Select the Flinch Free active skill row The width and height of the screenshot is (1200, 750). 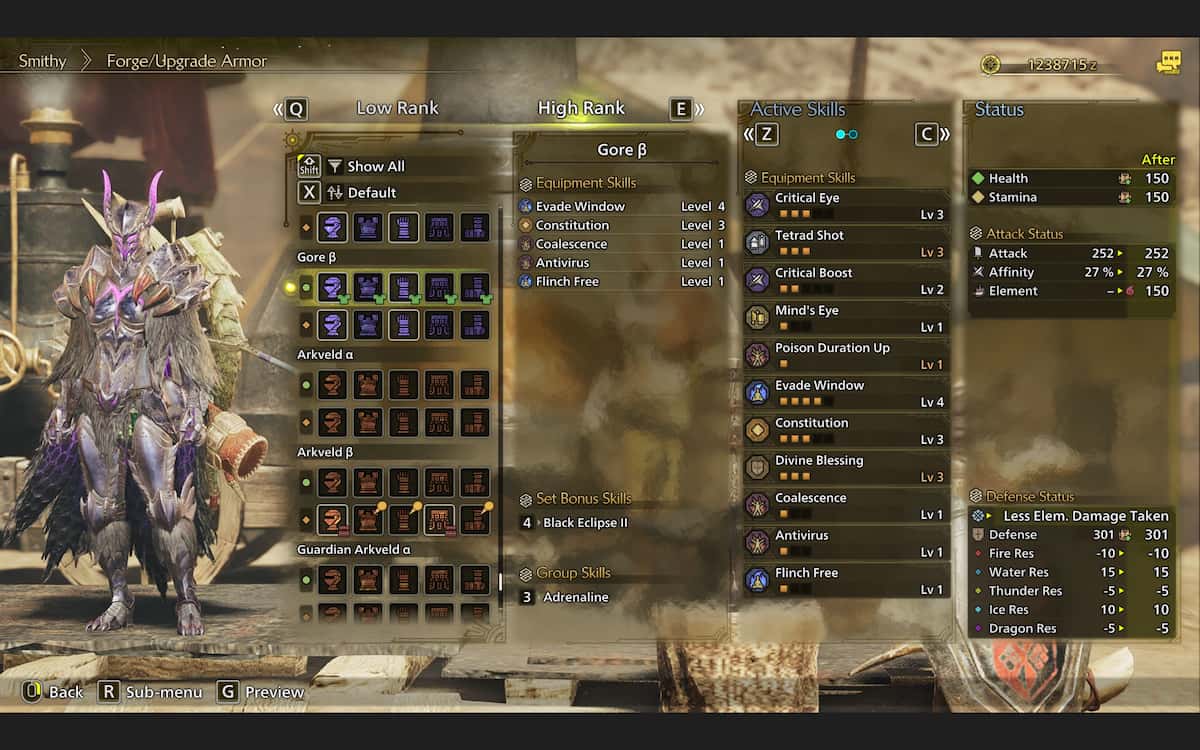[x=845, y=580]
